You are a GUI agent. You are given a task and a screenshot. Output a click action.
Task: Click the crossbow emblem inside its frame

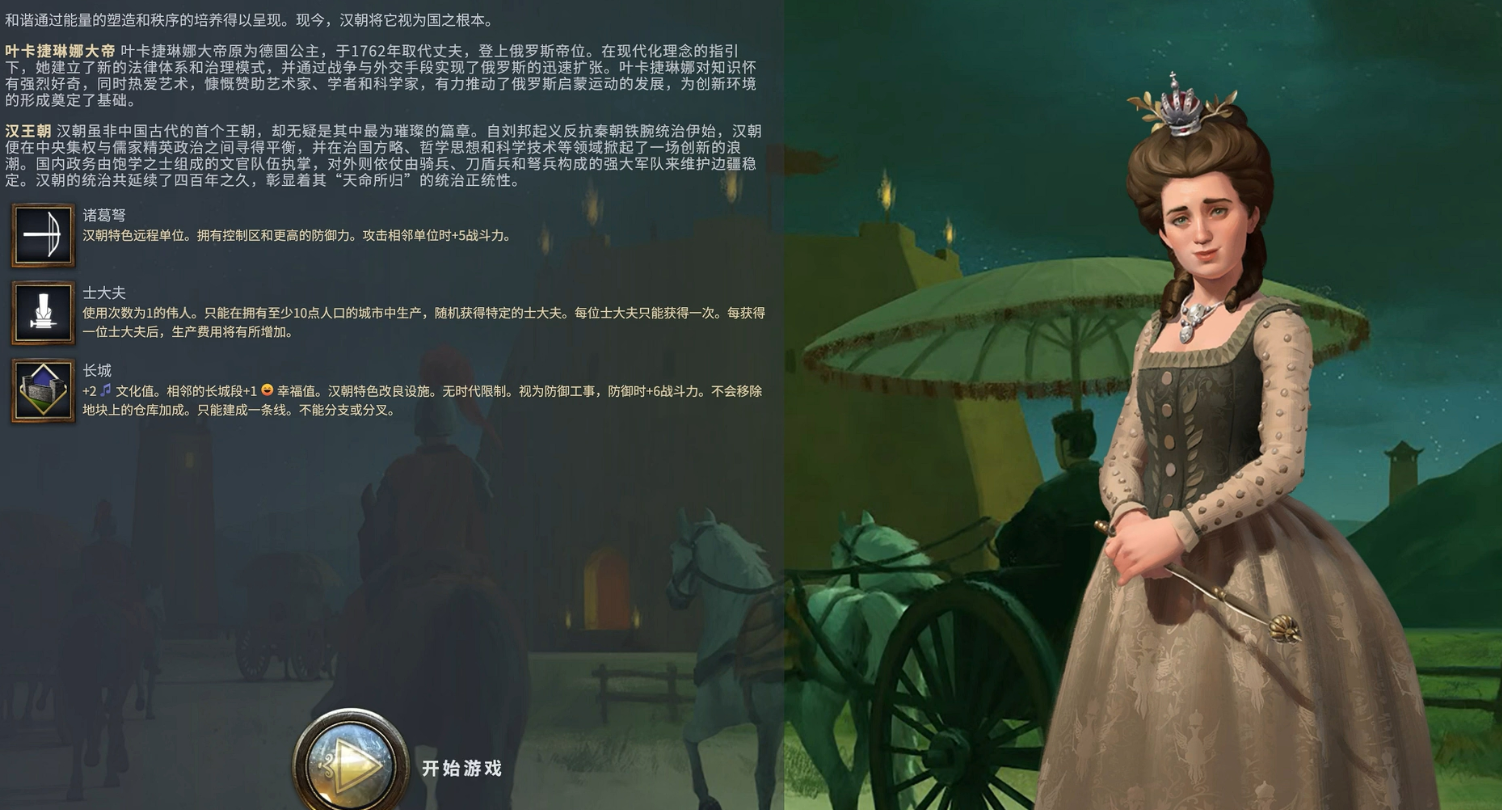pyautogui.click(x=43, y=236)
